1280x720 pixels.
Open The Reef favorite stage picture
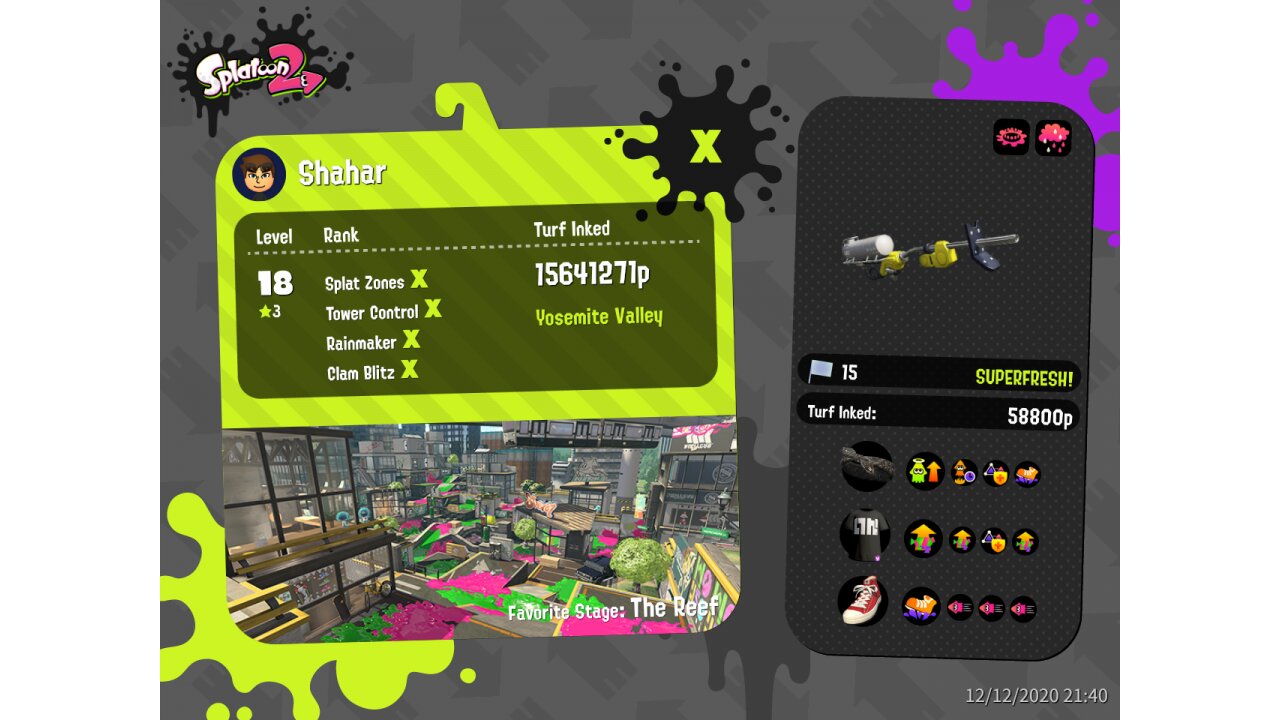pos(480,527)
